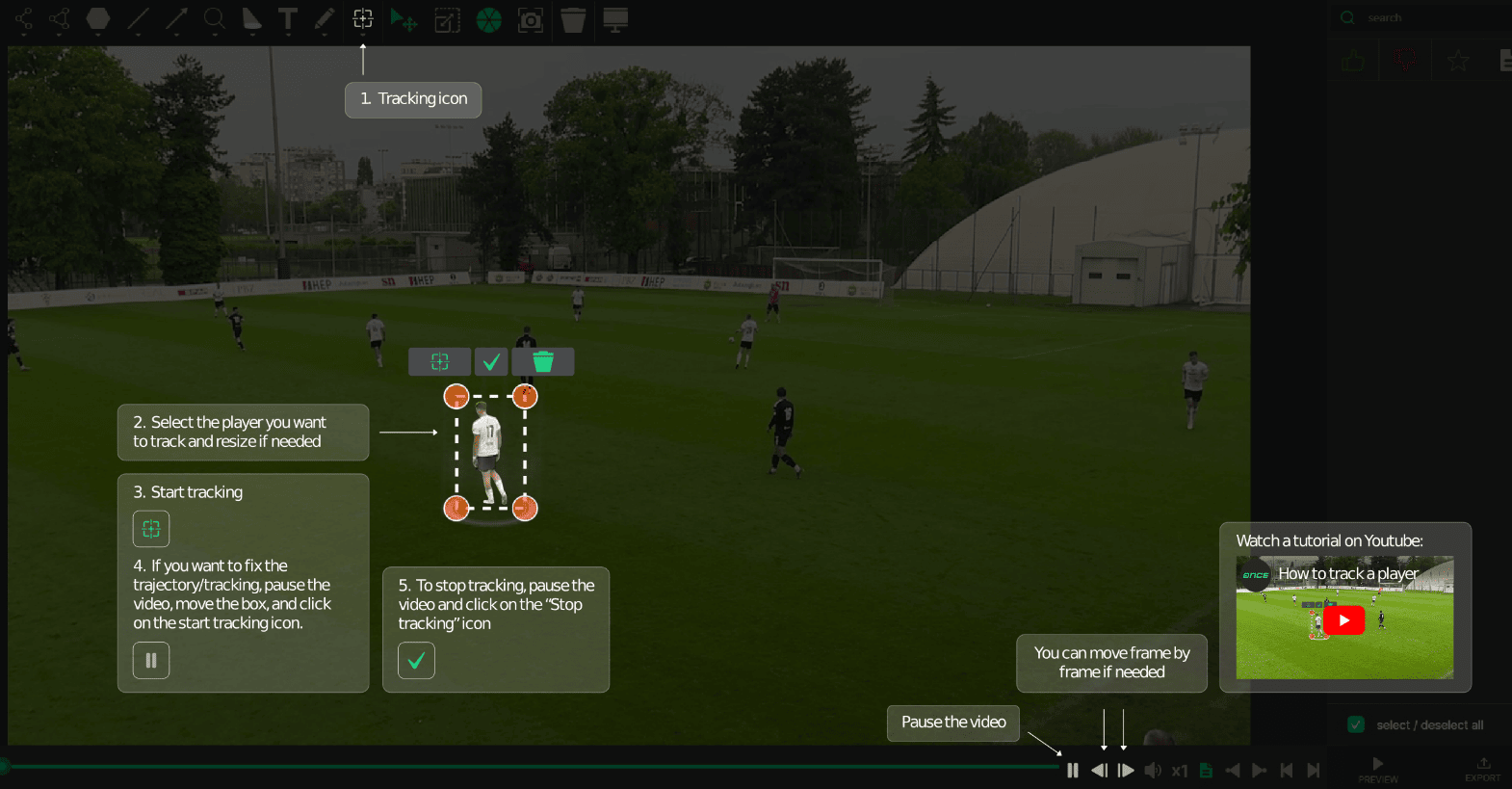Play the How to track a player tutorial
The height and width of the screenshot is (789, 1512).
tap(1343, 619)
